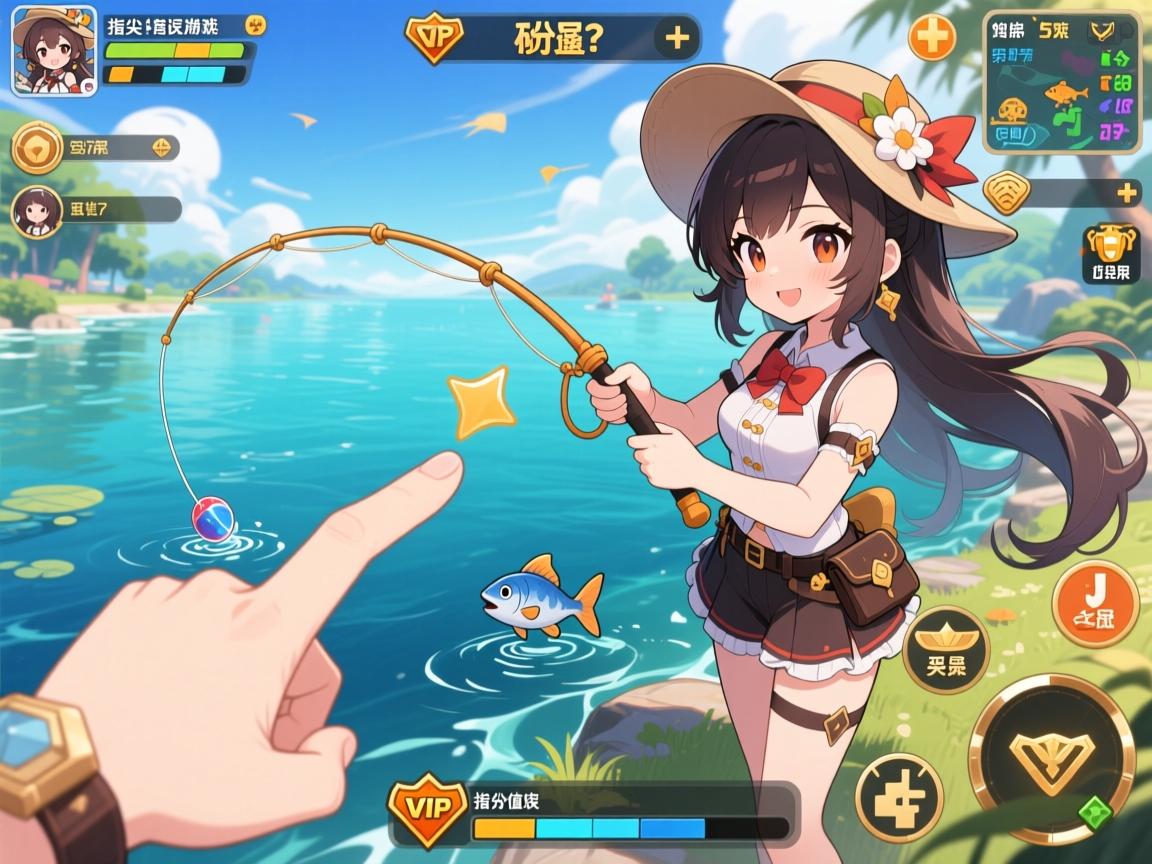This screenshot has width=1152, height=864.
Task: Tap the round gold crown button
Action: [x=945, y=650]
